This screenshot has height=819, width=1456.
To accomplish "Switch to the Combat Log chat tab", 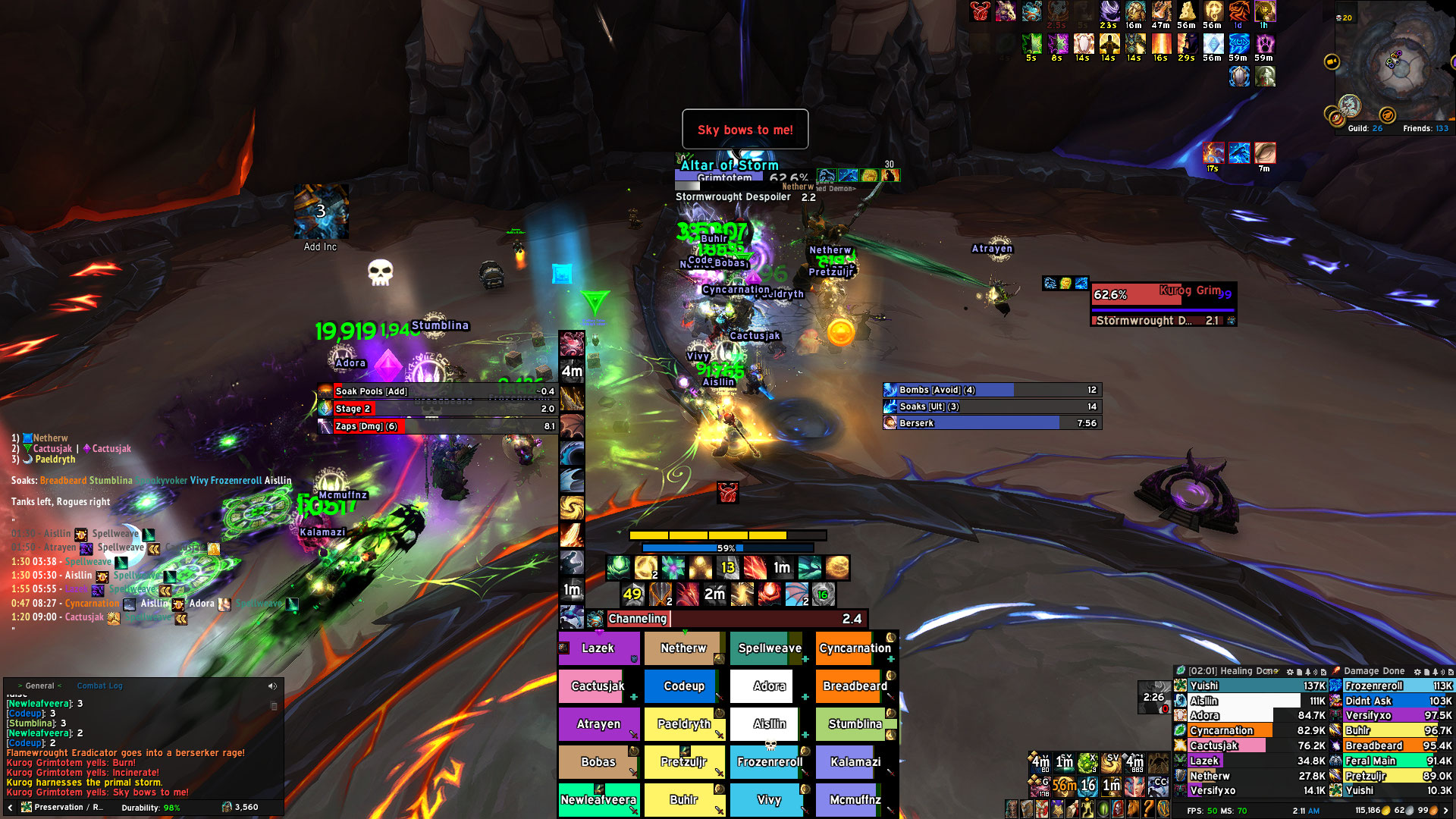I will [99, 686].
